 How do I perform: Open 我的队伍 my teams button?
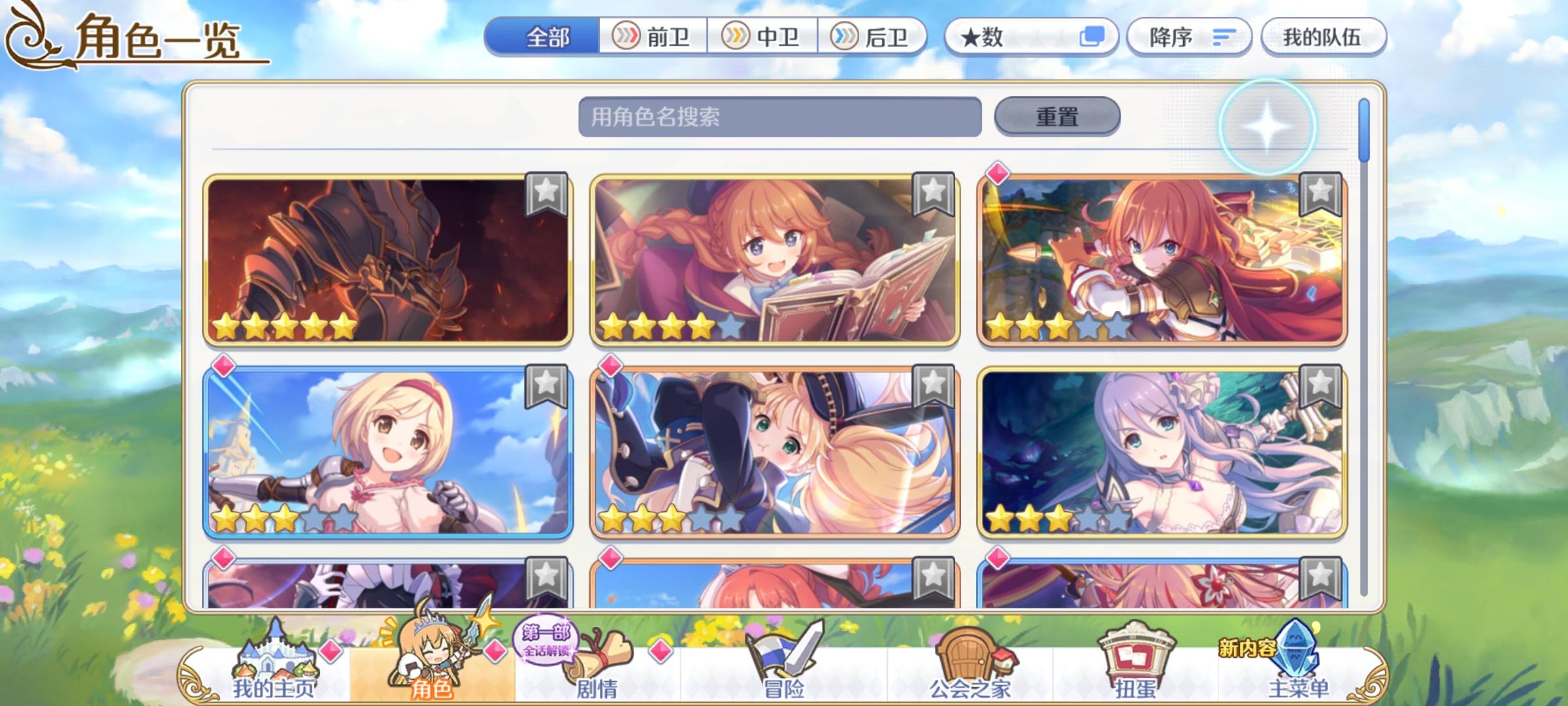tap(1325, 37)
